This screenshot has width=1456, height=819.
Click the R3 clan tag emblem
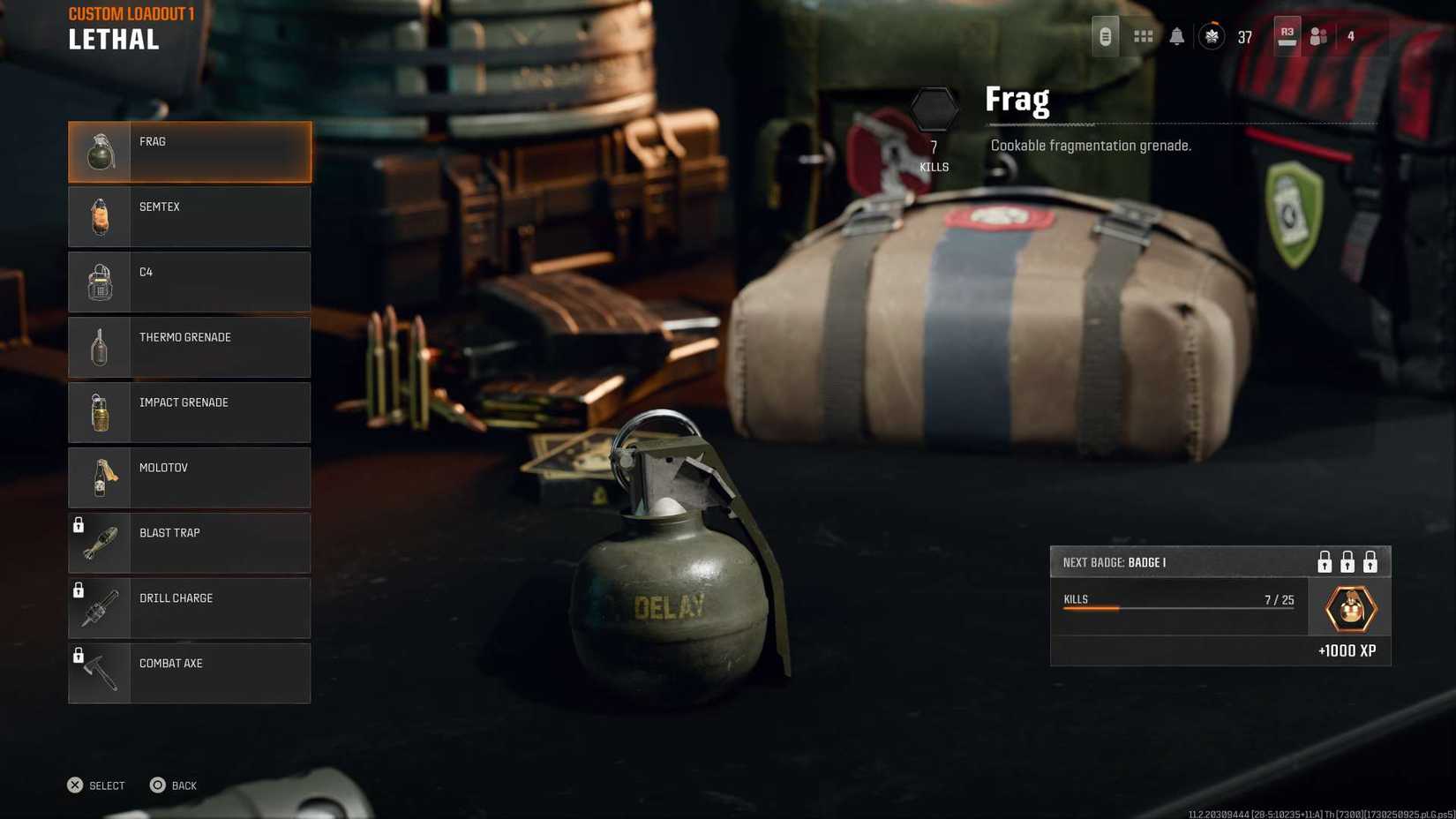[x=1286, y=32]
